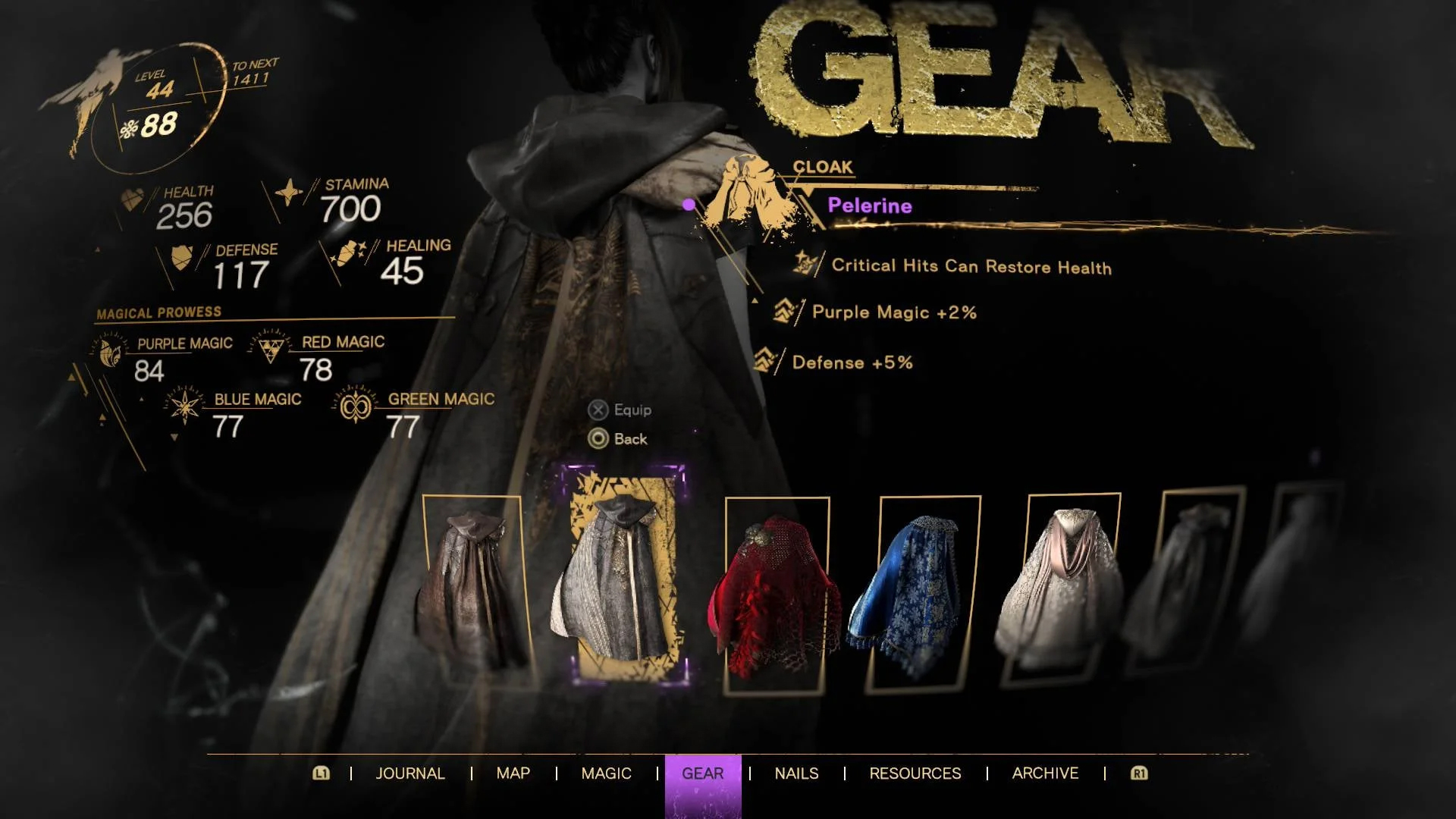Screen dimensions: 1456x819
Task: Expand the Pelerine name field
Action: click(870, 205)
